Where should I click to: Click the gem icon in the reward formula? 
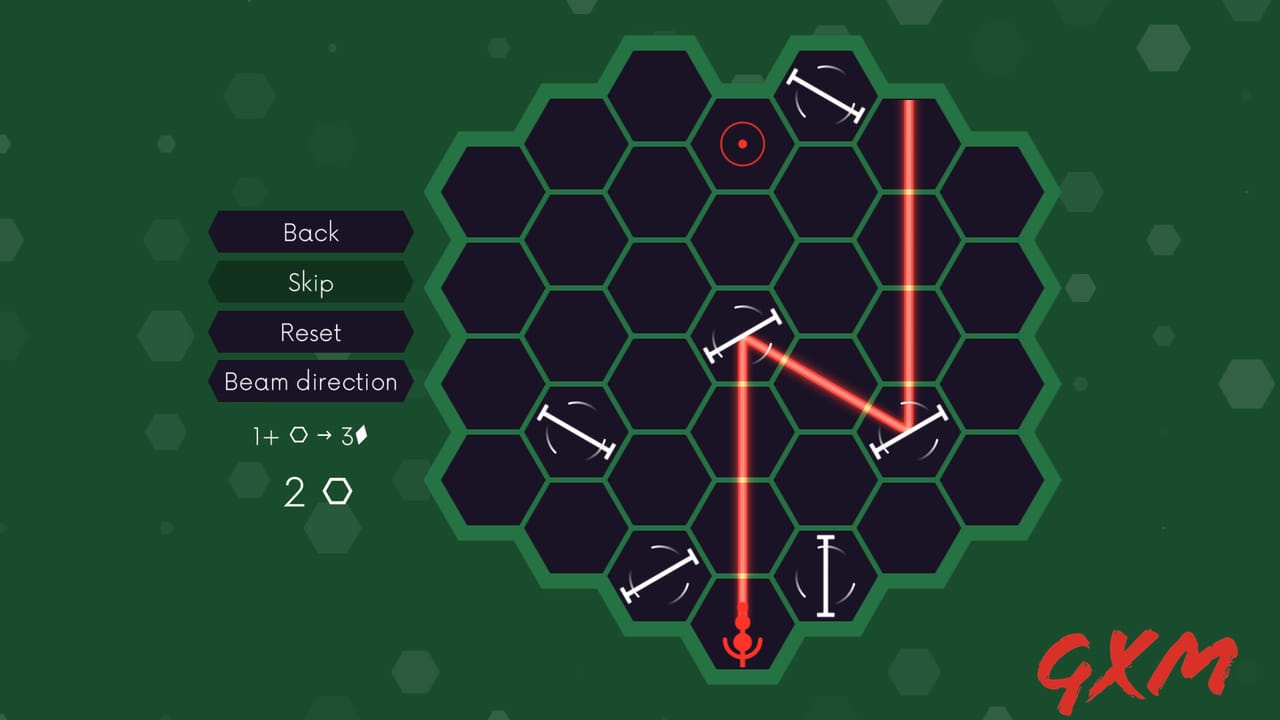361,434
